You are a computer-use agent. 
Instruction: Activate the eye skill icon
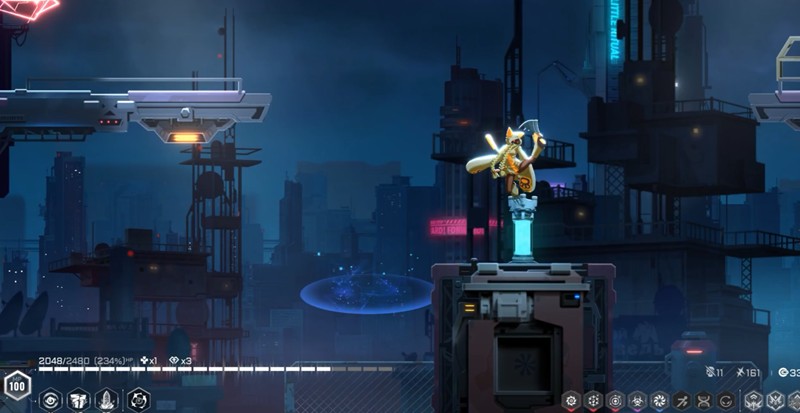point(50,400)
